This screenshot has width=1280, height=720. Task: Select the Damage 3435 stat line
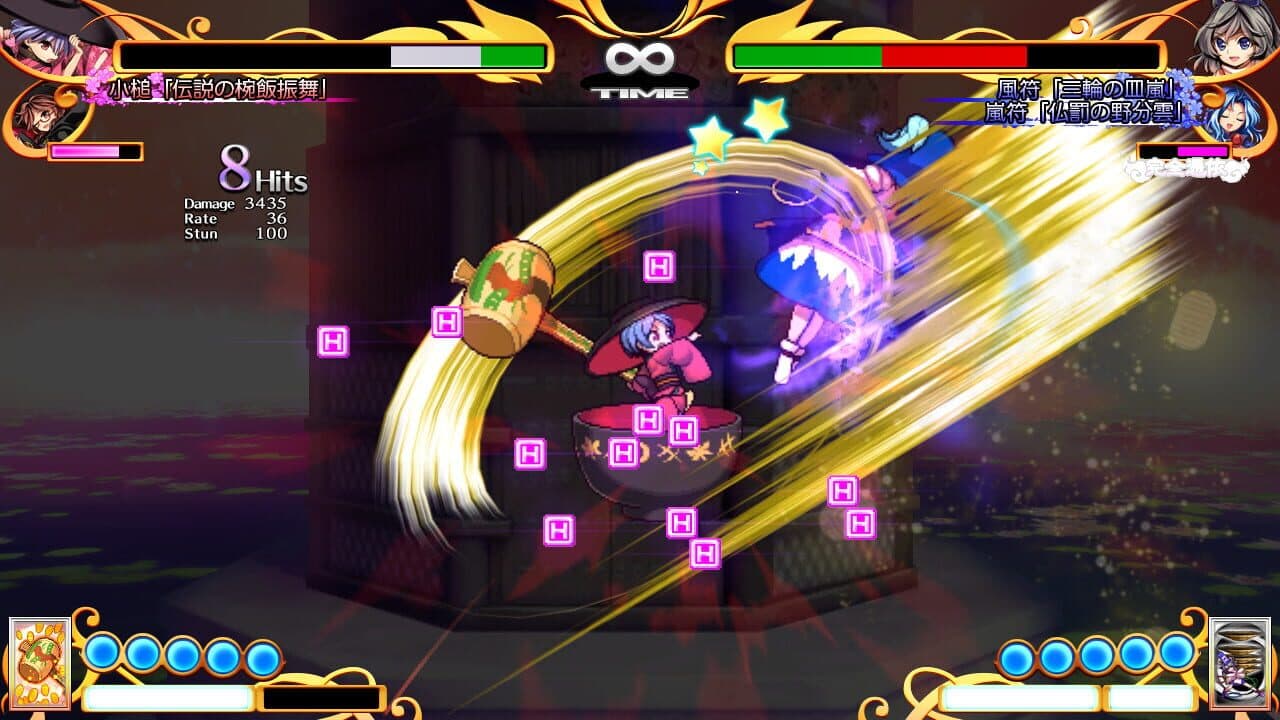[x=235, y=203]
